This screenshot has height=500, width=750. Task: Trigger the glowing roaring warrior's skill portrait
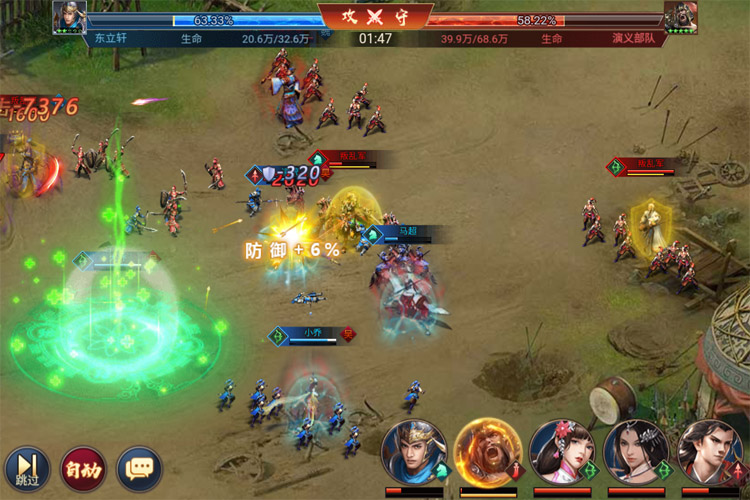[x=486, y=451]
